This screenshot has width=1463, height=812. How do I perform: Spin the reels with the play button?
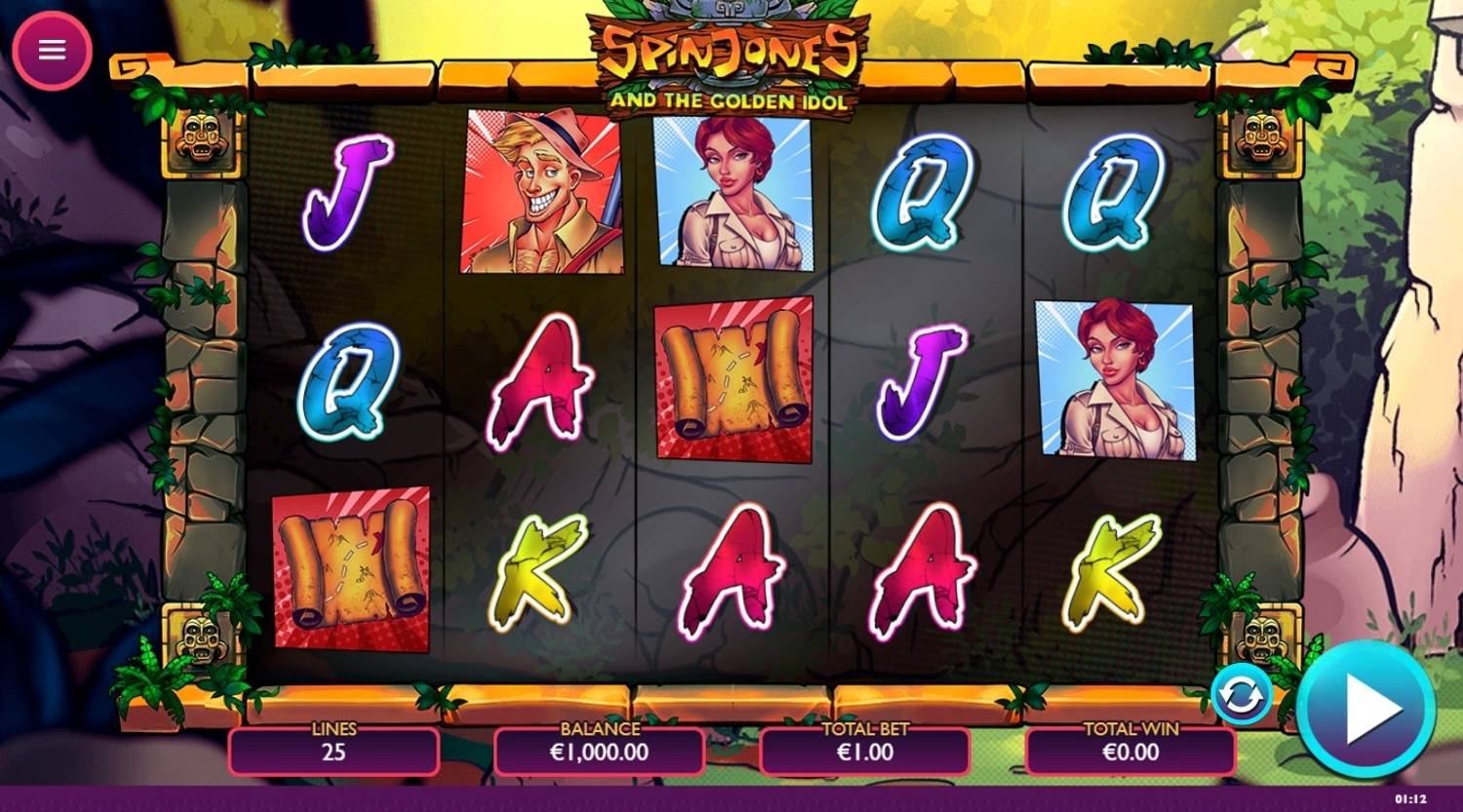[x=1366, y=709]
